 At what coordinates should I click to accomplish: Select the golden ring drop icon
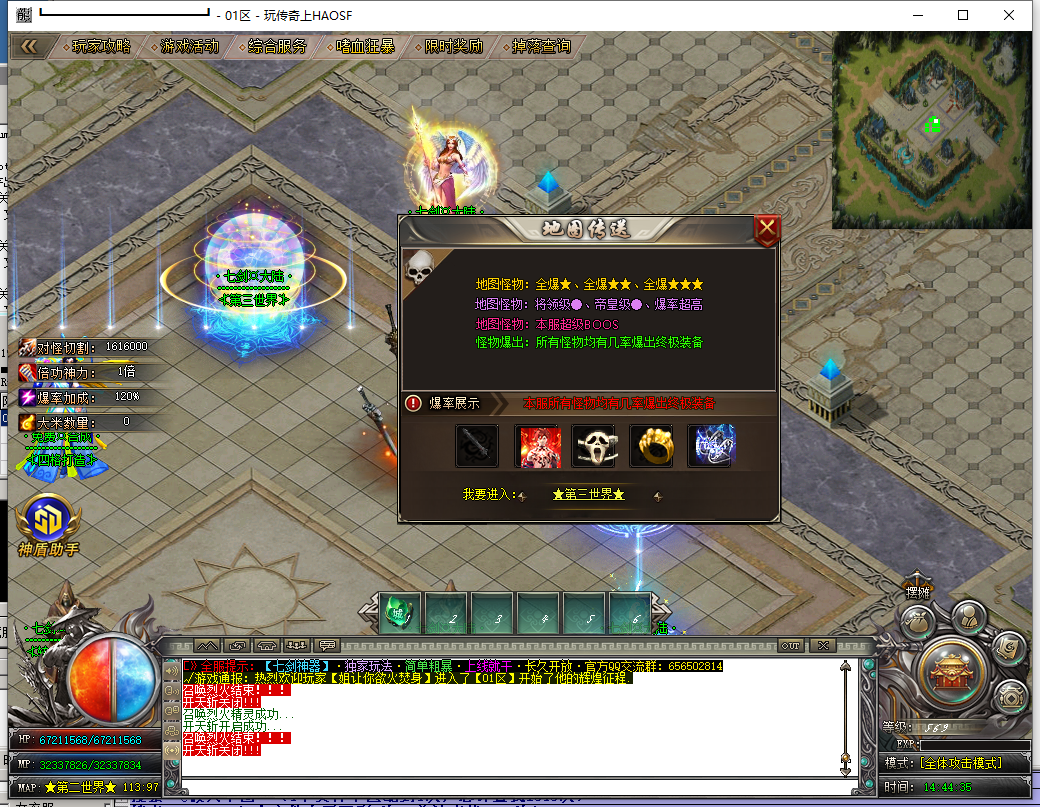tap(651, 446)
